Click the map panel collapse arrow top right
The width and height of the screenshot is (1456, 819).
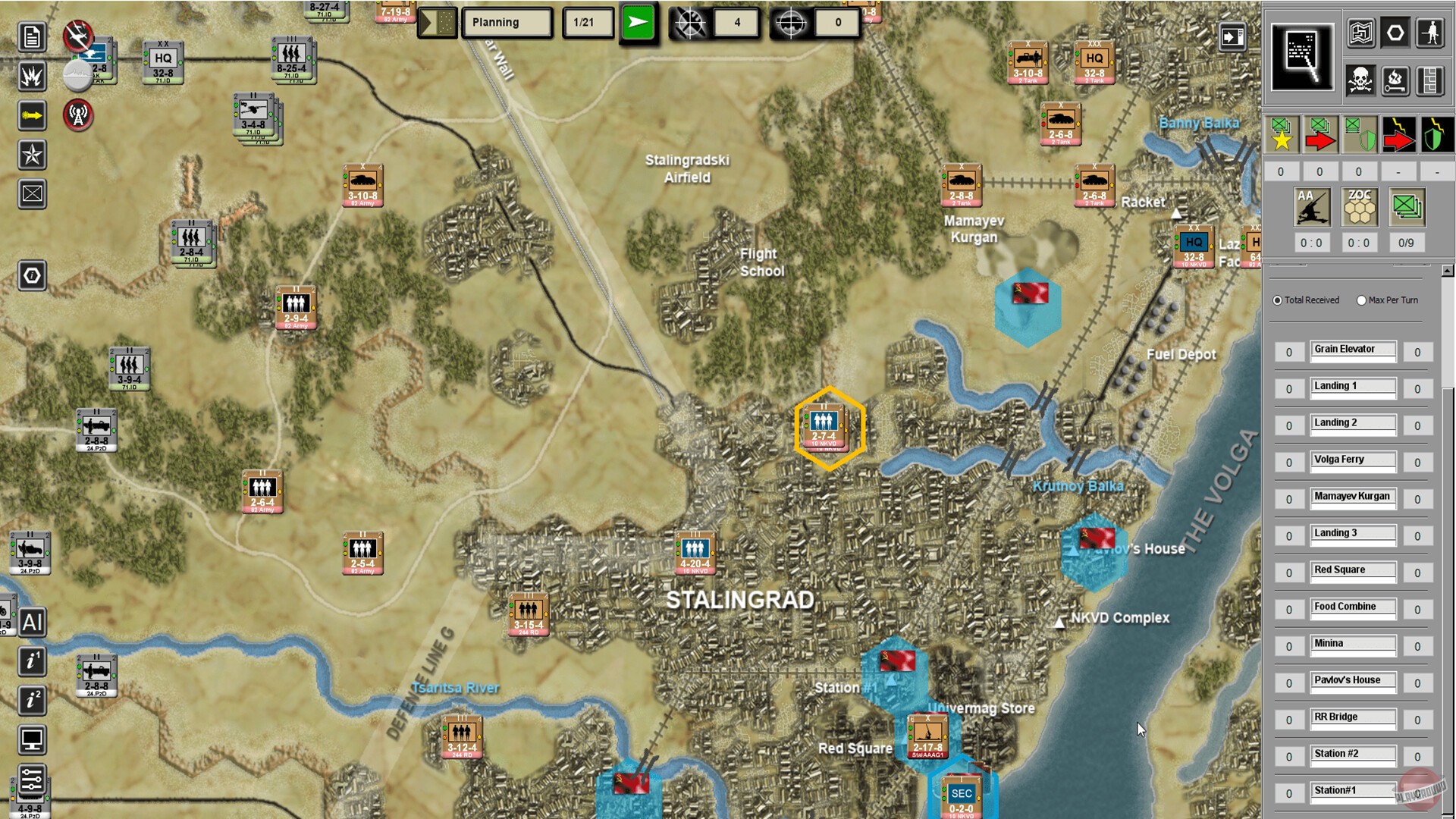(x=1235, y=36)
